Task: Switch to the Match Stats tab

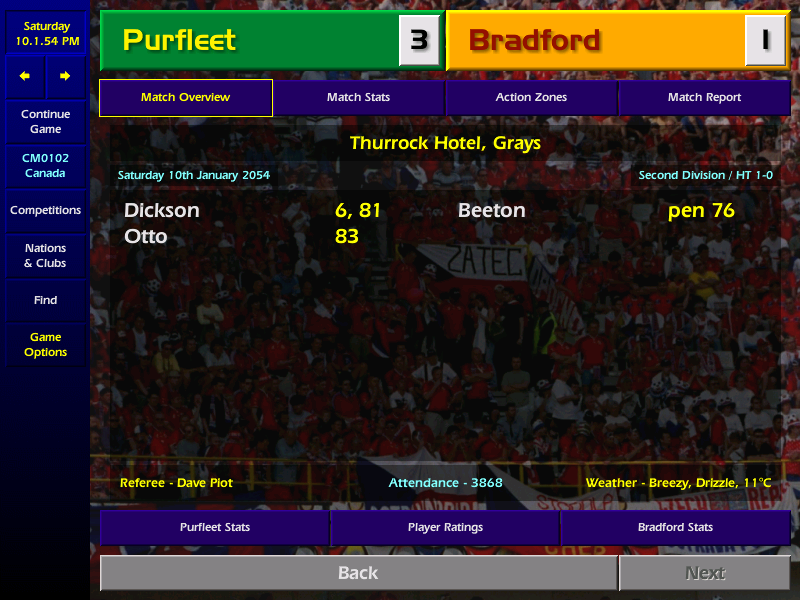Action: click(358, 98)
